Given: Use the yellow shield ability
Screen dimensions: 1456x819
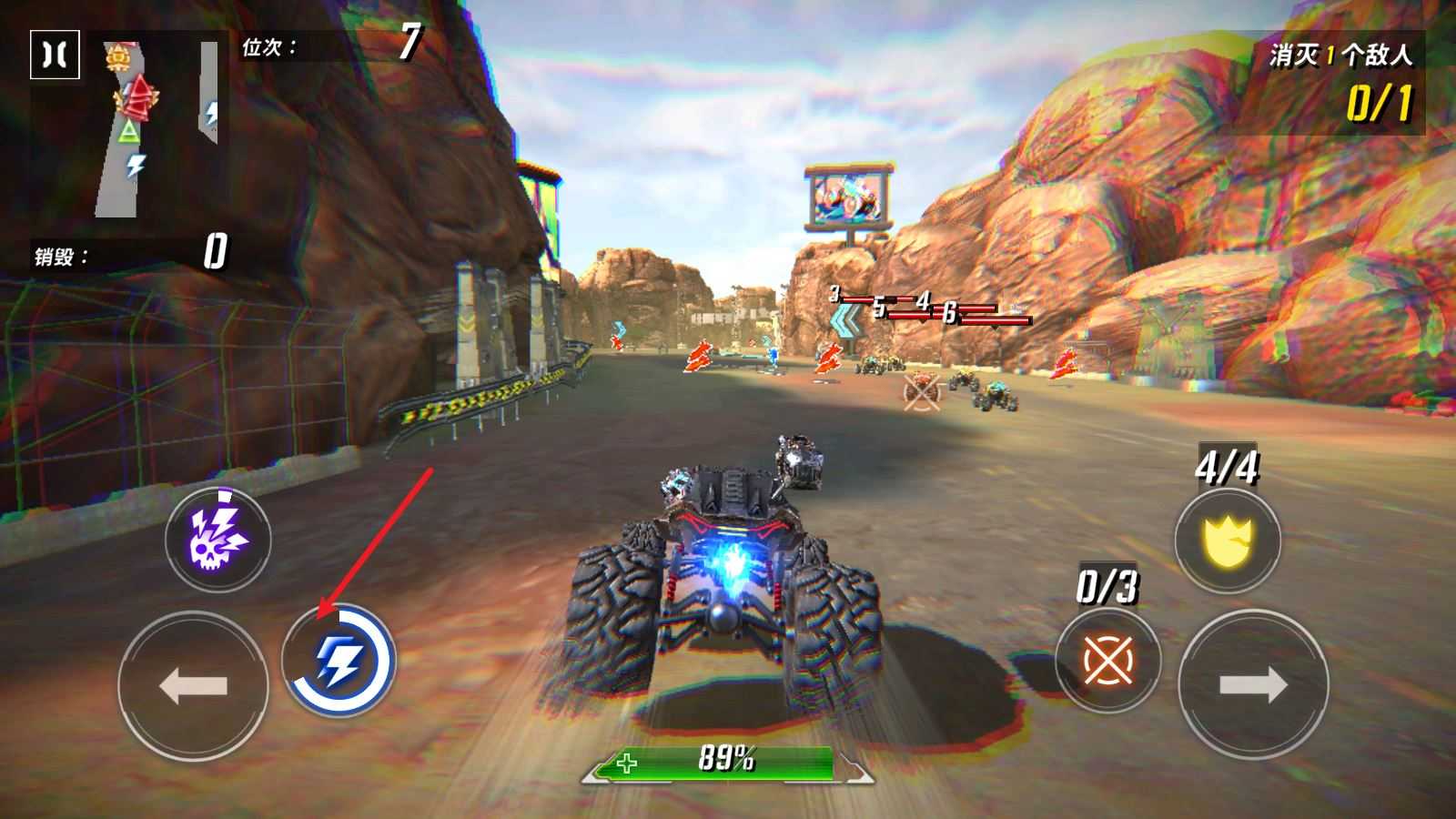Looking at the screenshot, I should coord(1228,540).
